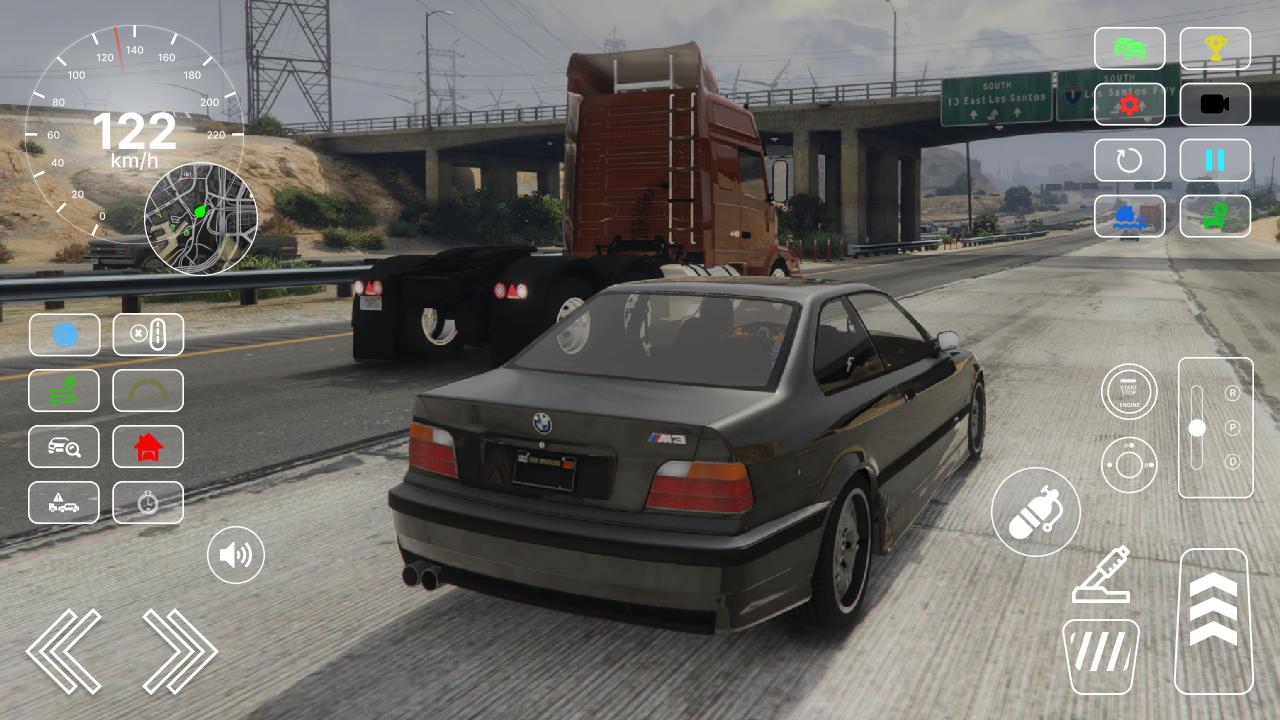This screenshot has height=720, width=1280.
Task: Toggle the Engine Start Stop button
Action: click(1129, 391)
